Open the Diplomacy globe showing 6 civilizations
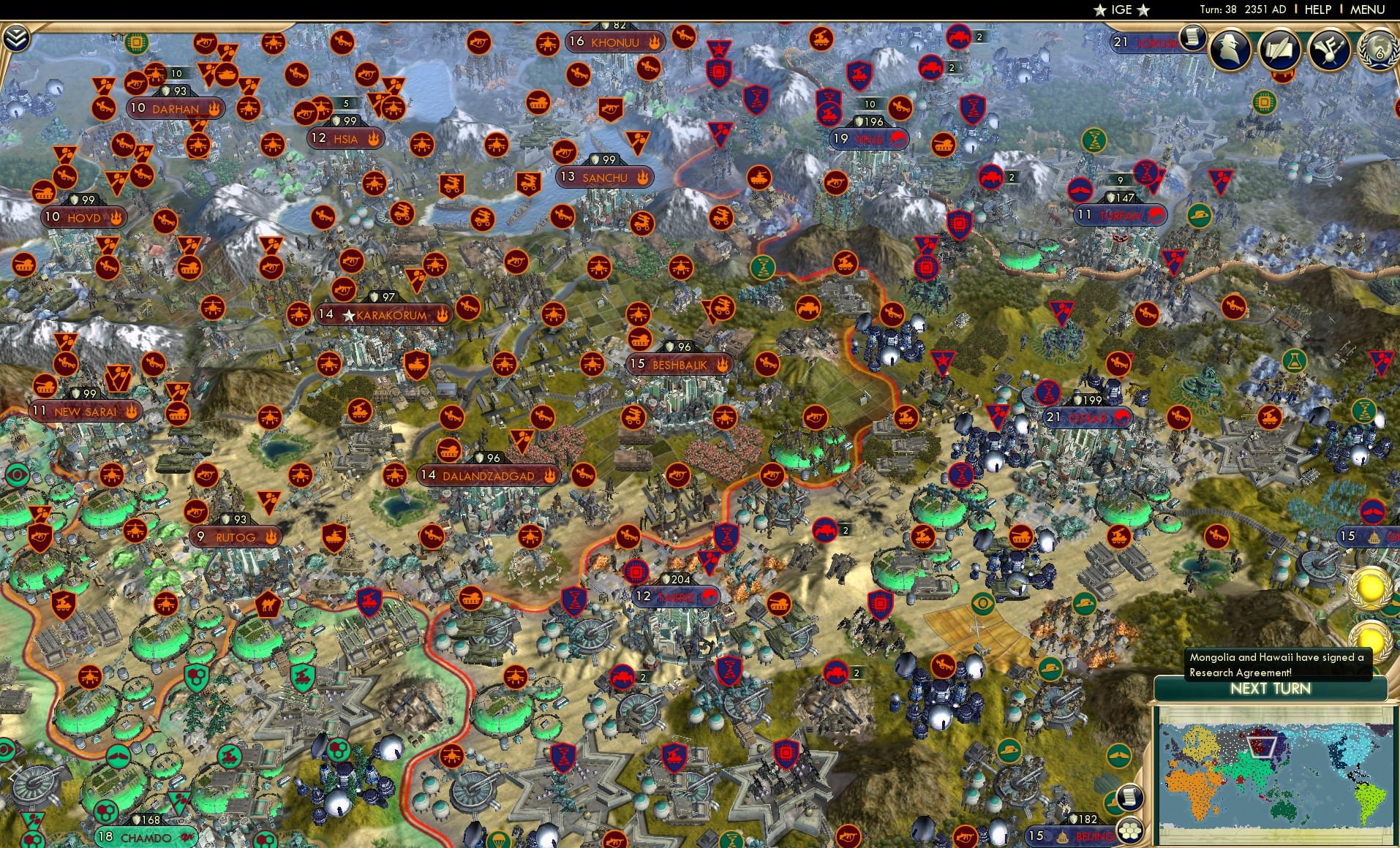 [1378, 51]
